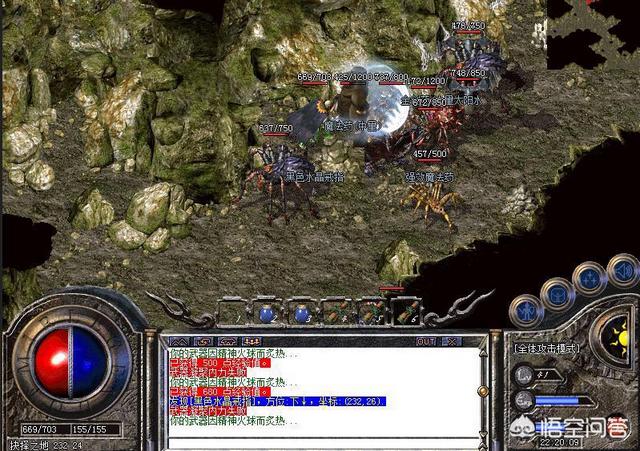Open the bag with the round inventory button
640x451 pixels.
click(x=556, y=293)
